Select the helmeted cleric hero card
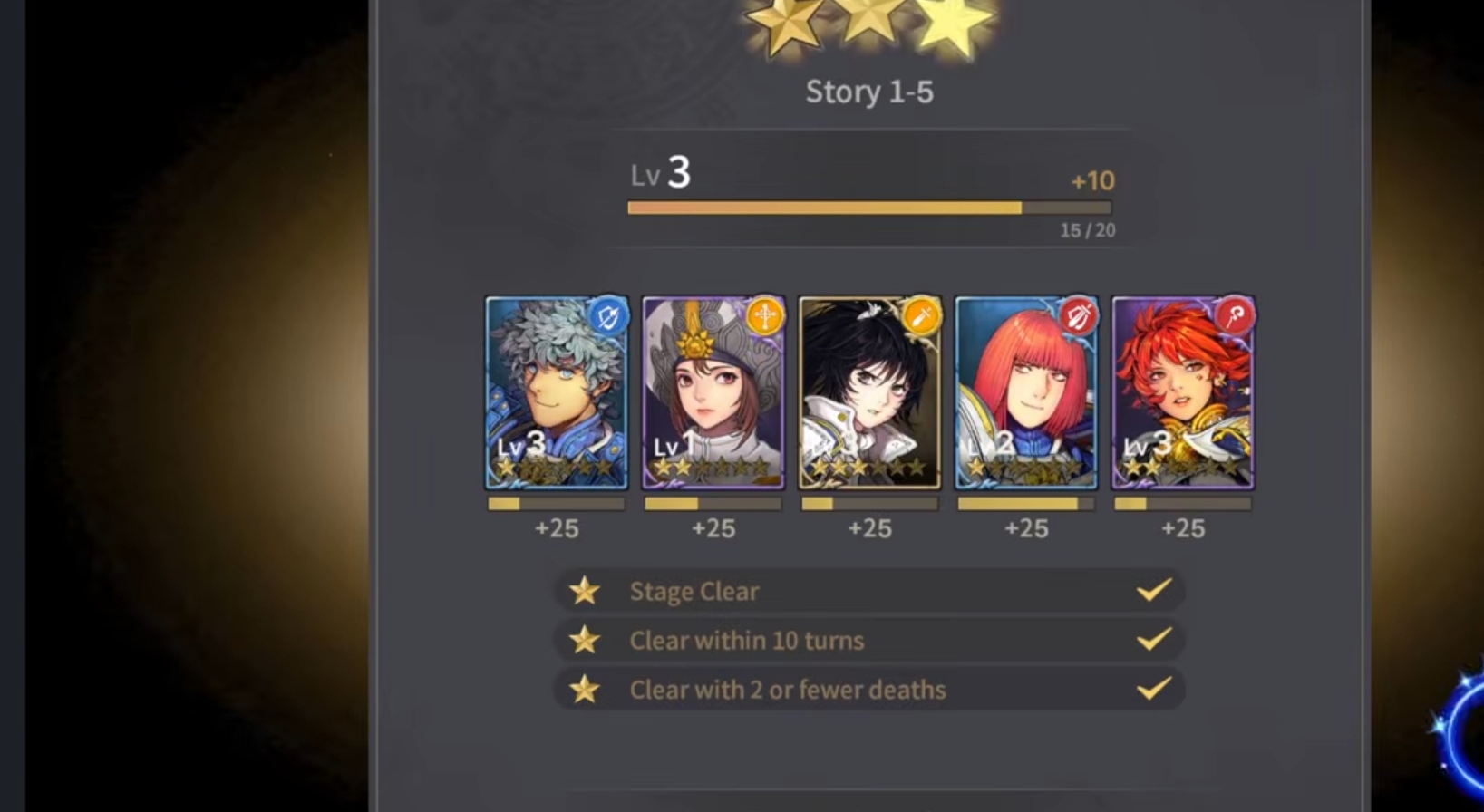This screenshot has width=1484, height=812. pos(713,391)
